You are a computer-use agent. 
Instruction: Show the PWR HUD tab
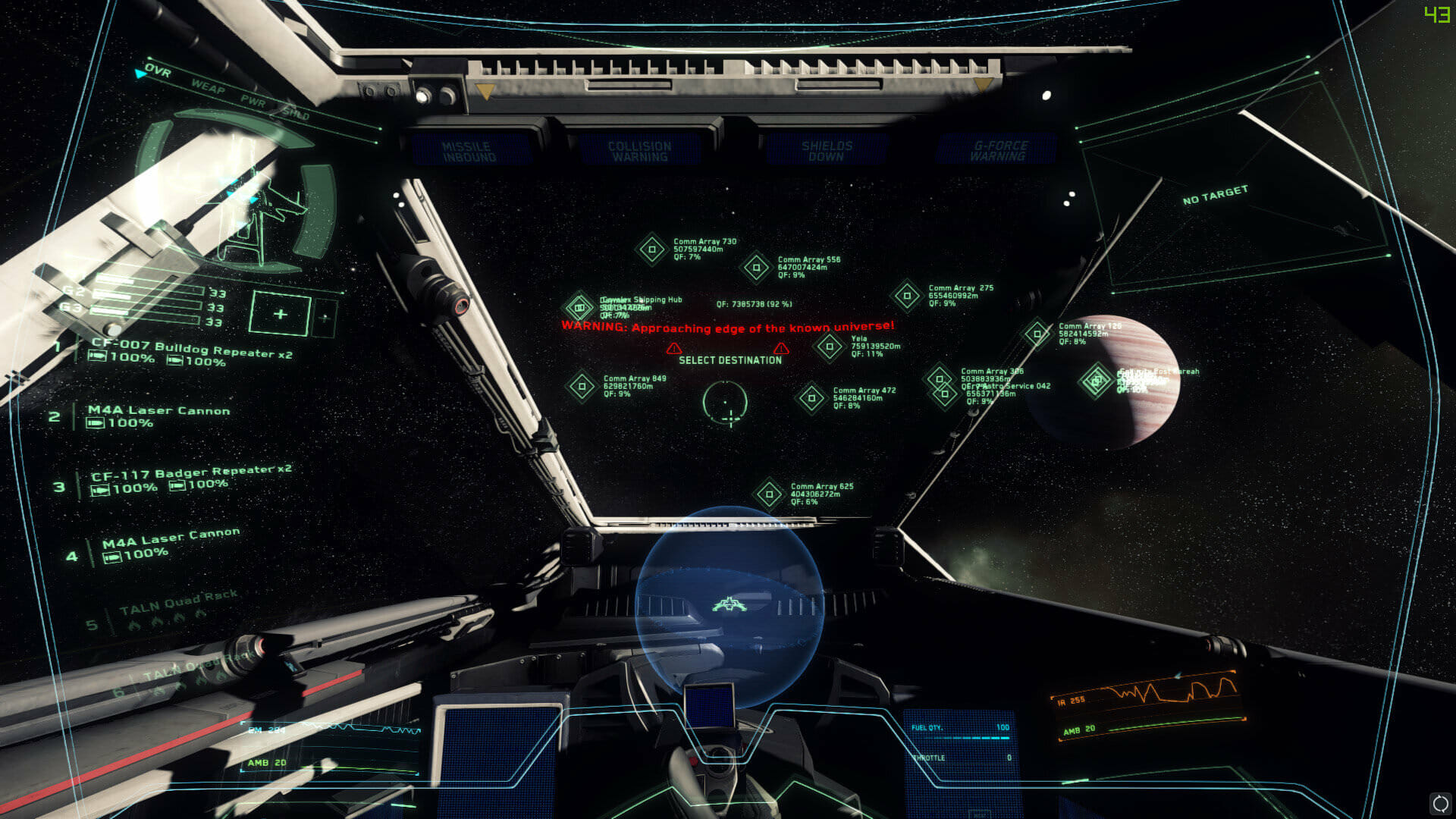click(253, 102)
